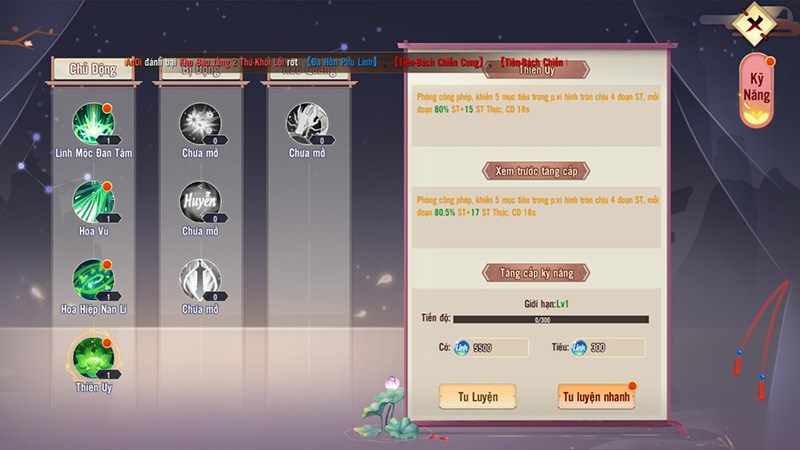The image size is (800, 450).
Task: Select the locked Huyền skill slot
Action: tap(199, 201)
